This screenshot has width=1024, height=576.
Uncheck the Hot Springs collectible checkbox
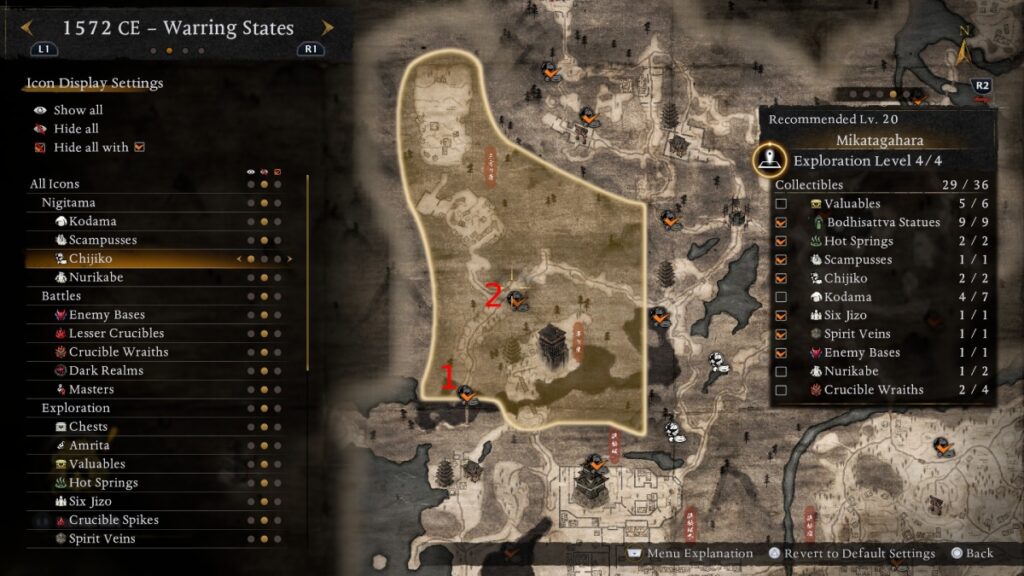click(x=781, y=241)
